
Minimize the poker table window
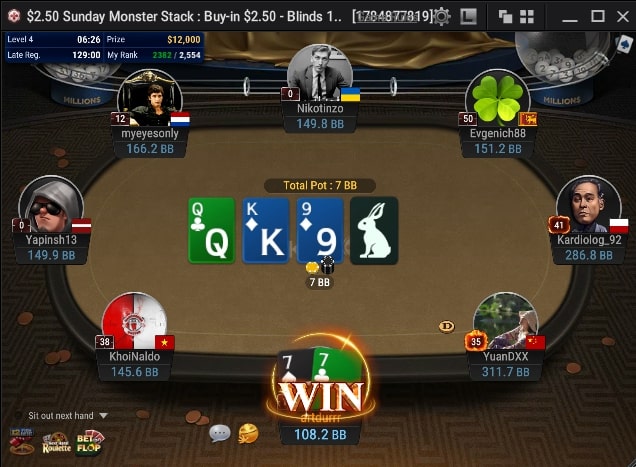[x=572, y=16]
